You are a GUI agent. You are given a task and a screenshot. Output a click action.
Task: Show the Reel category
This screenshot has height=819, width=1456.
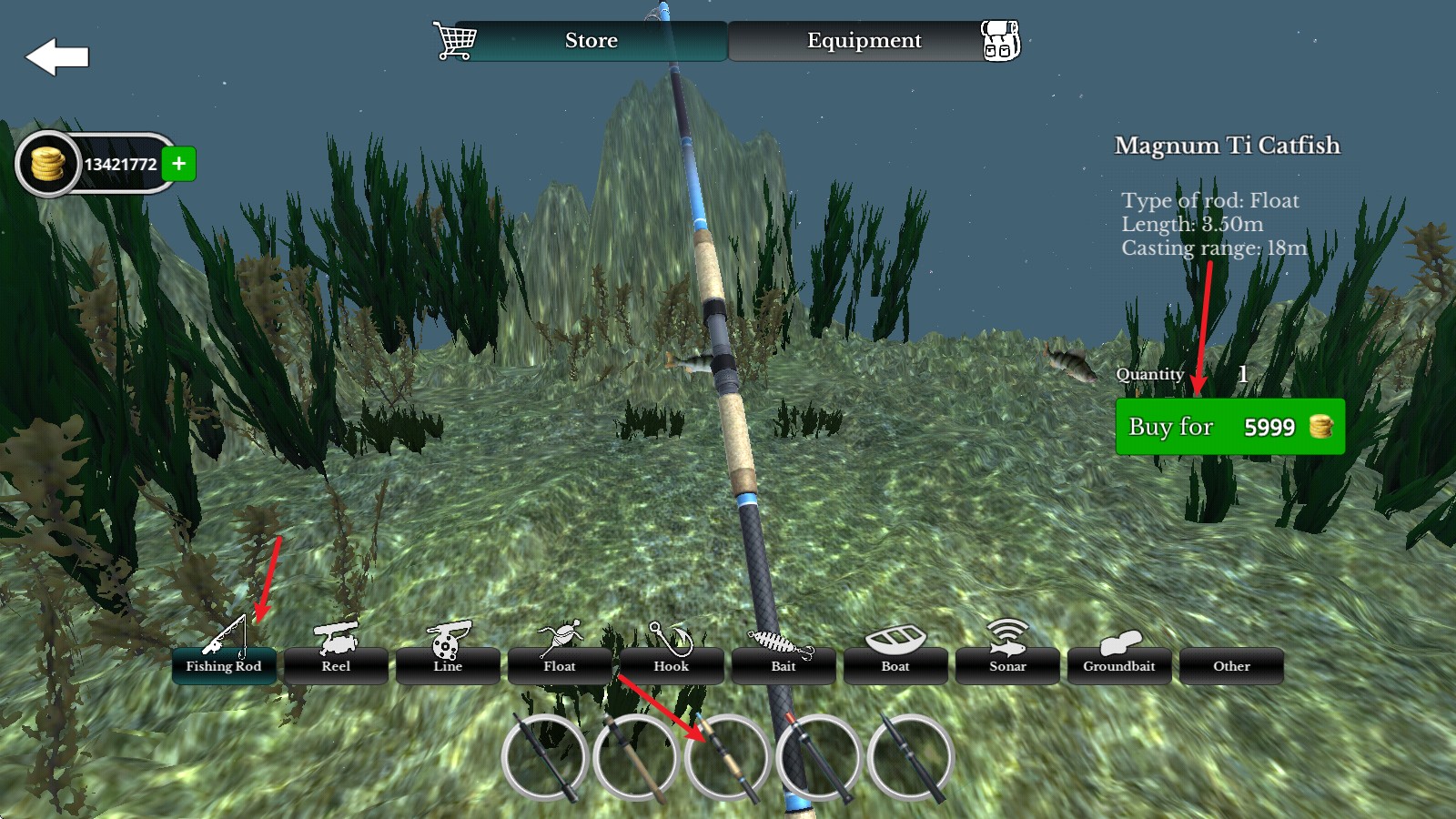coord(336,665)
